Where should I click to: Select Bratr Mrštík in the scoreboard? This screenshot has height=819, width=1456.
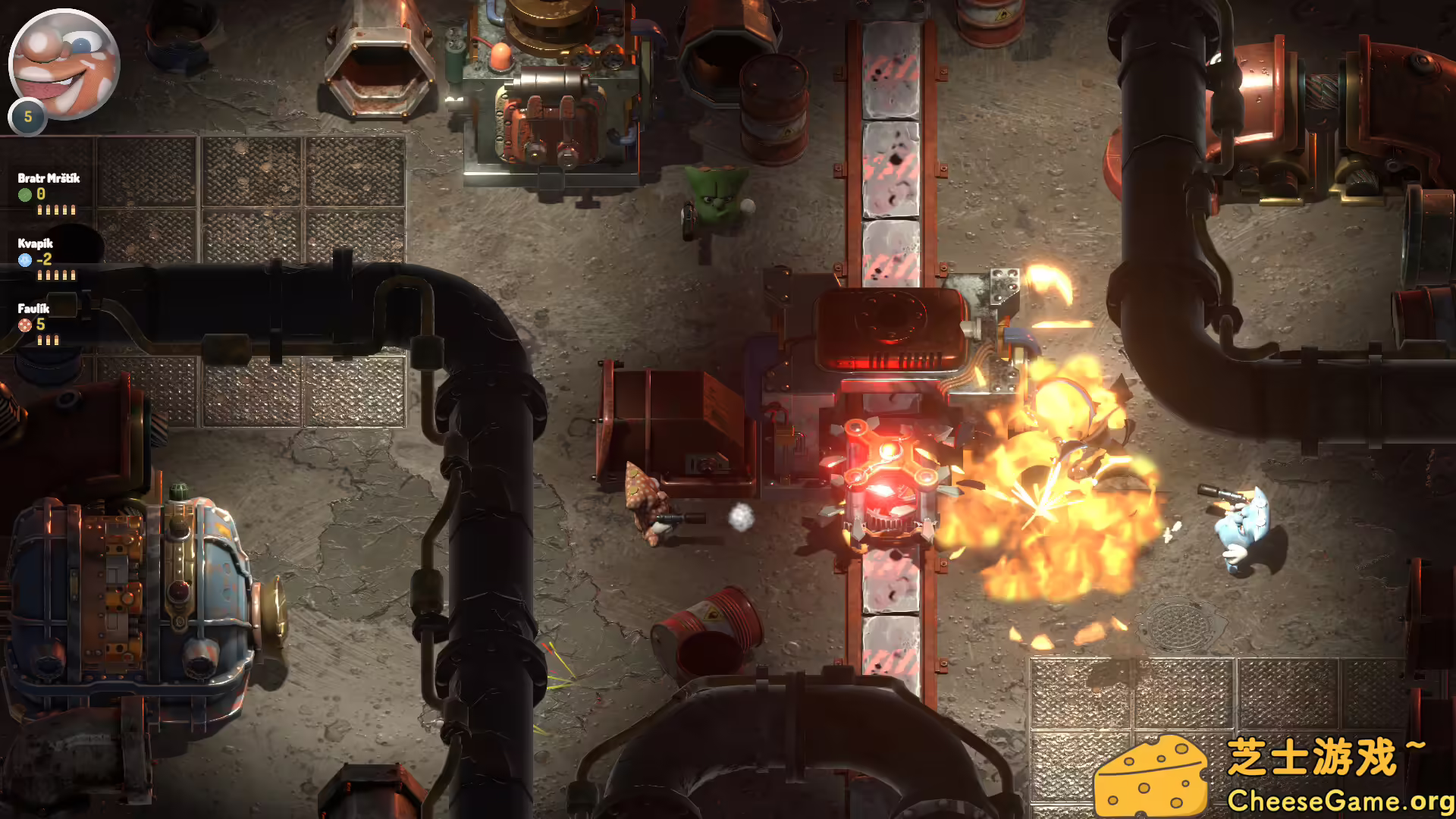pyautogui.click(x=49, y=179)
